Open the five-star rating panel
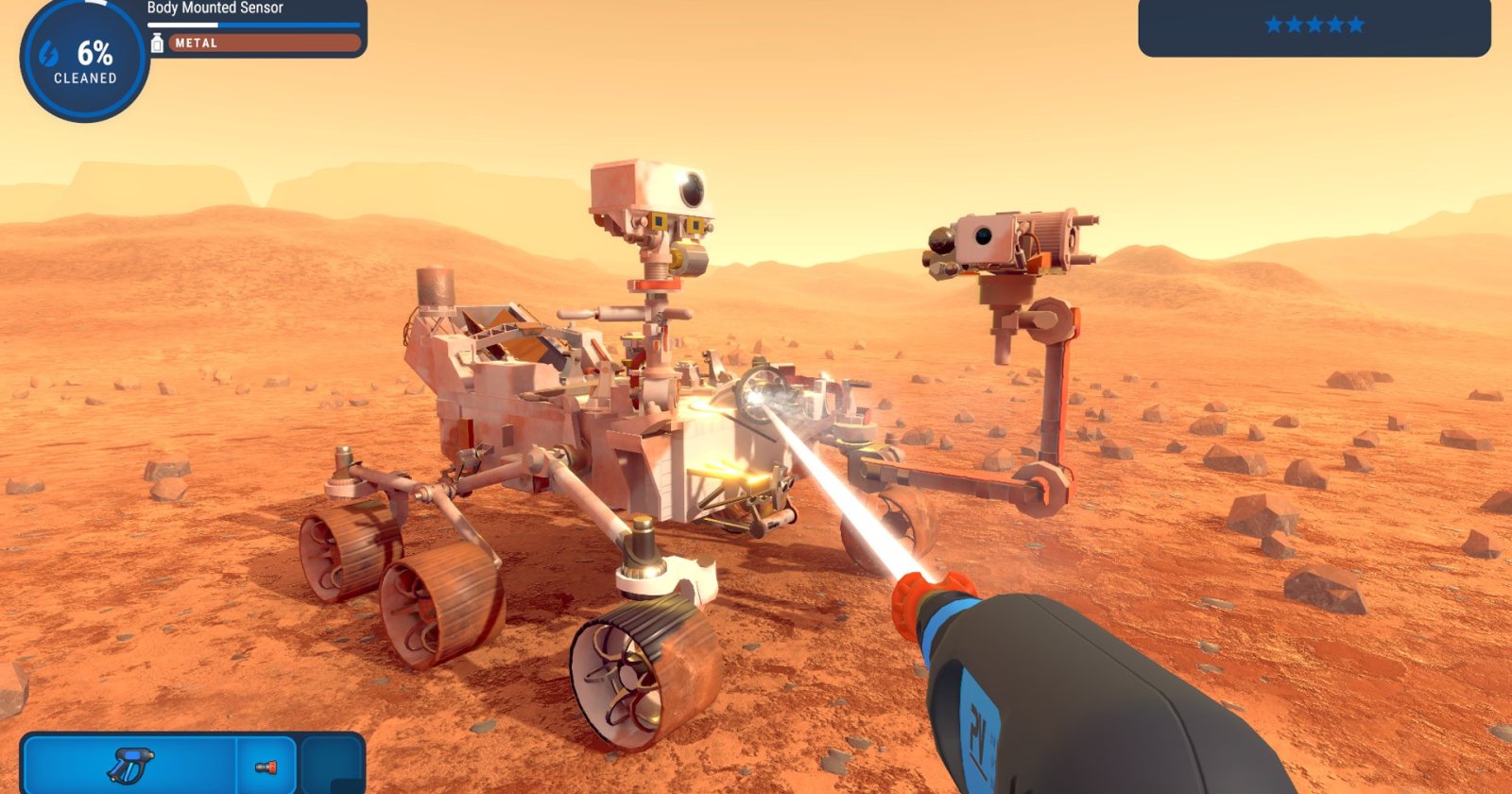This screenshot has width=1512, height=794. click(1314, 26)
